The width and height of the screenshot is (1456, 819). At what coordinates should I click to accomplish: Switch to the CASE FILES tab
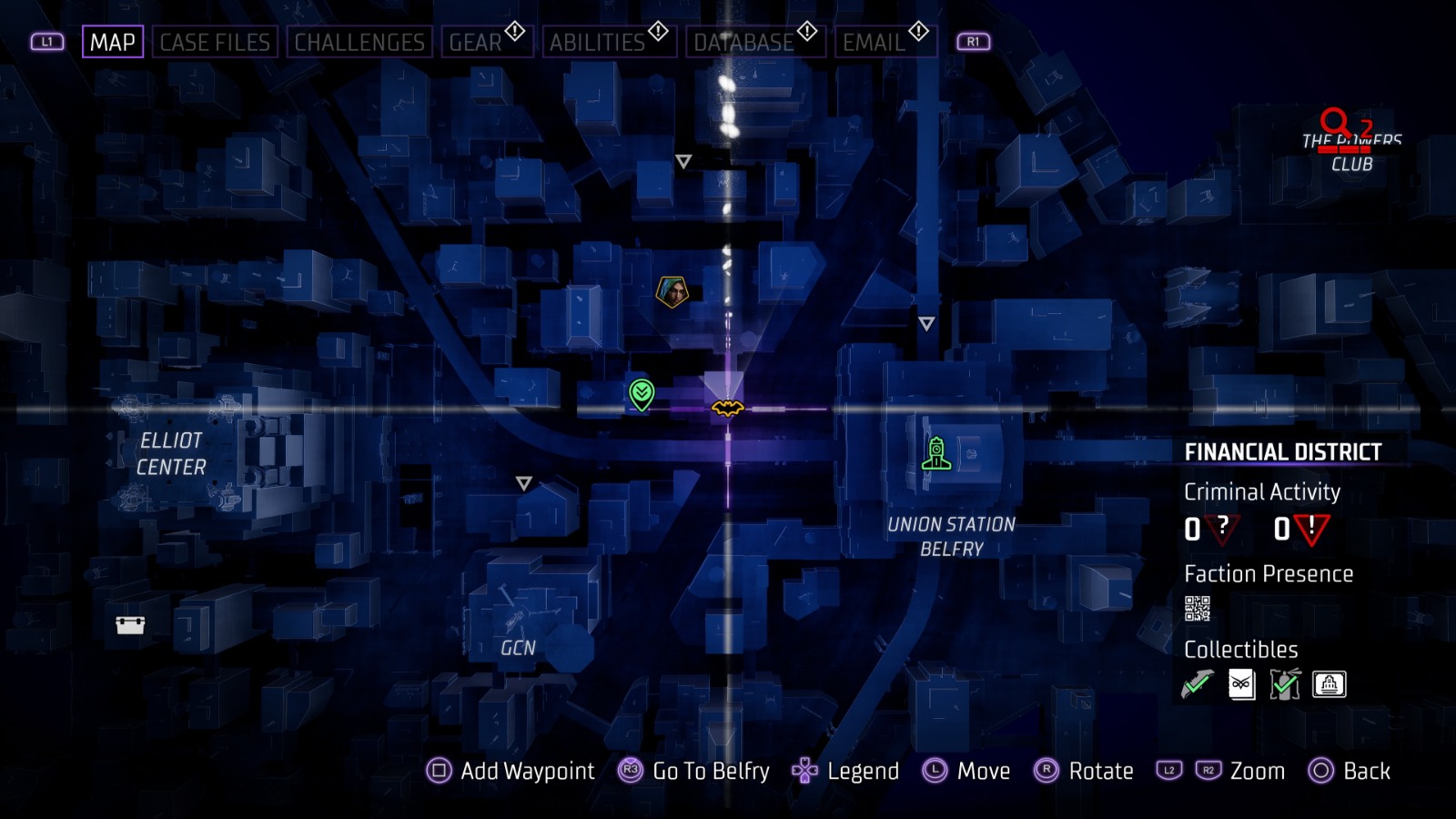pos(215,41)
